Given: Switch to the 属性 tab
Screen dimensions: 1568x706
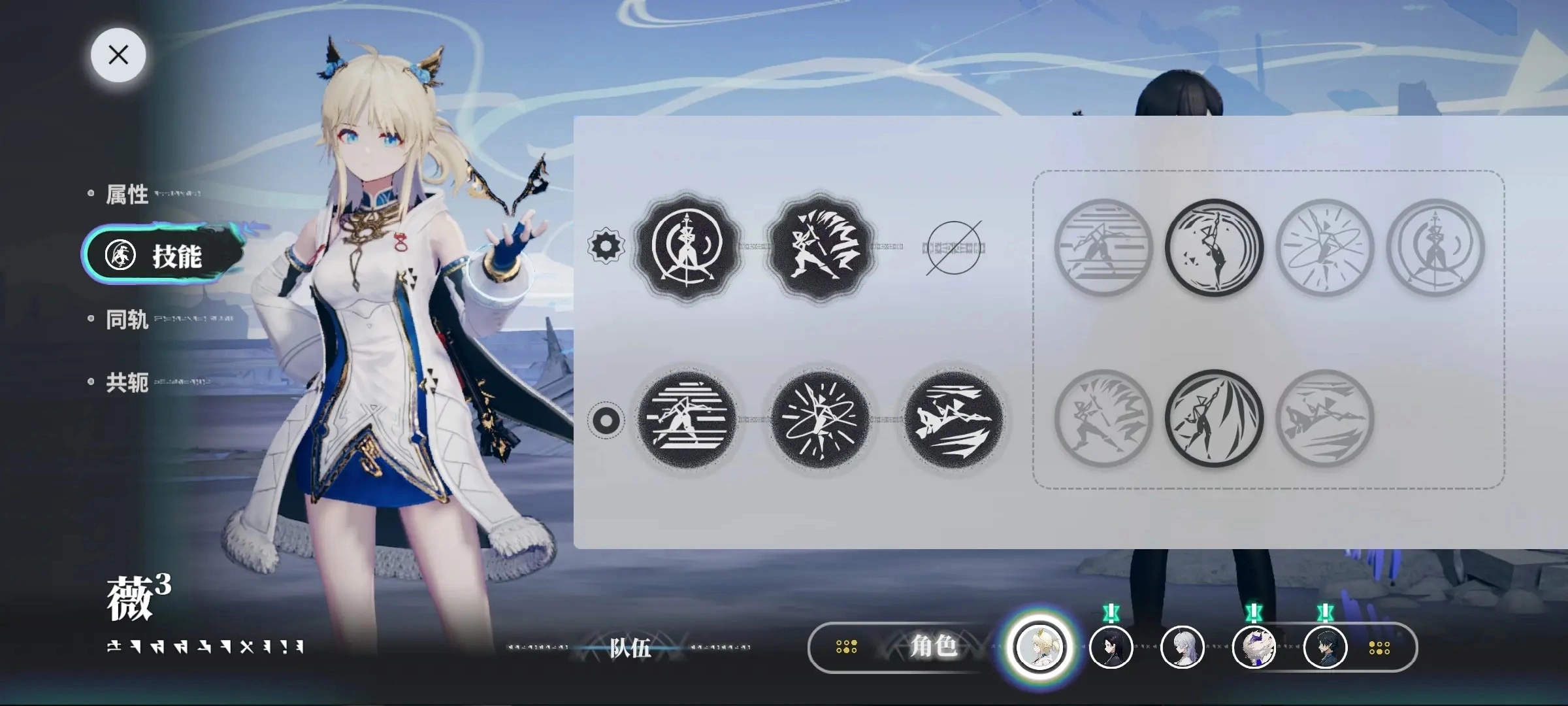Looking at the screenshot, I should pos(128,193).
